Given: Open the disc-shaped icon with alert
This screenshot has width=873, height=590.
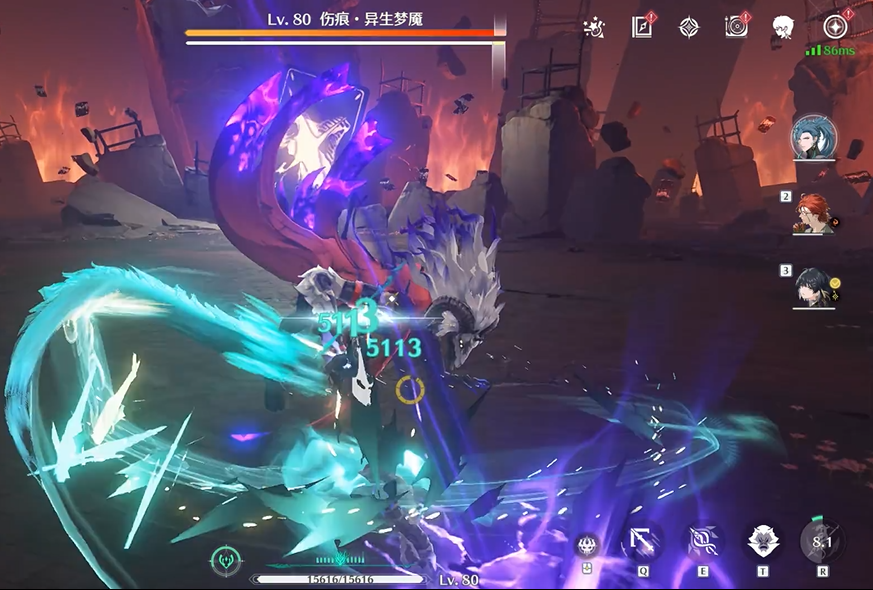Looking at the screenshot, I should pyautogui.click(x=737, y=27).
